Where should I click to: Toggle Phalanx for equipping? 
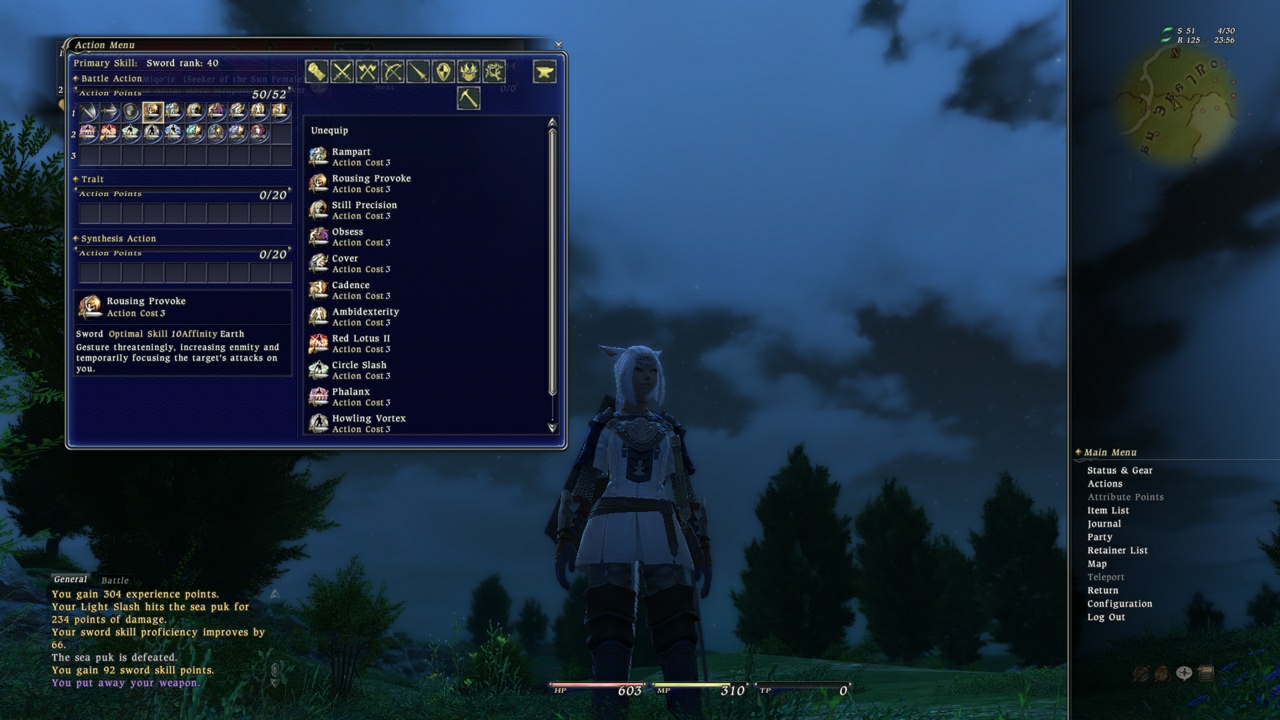pyautogui.click(x=319, y=396)
